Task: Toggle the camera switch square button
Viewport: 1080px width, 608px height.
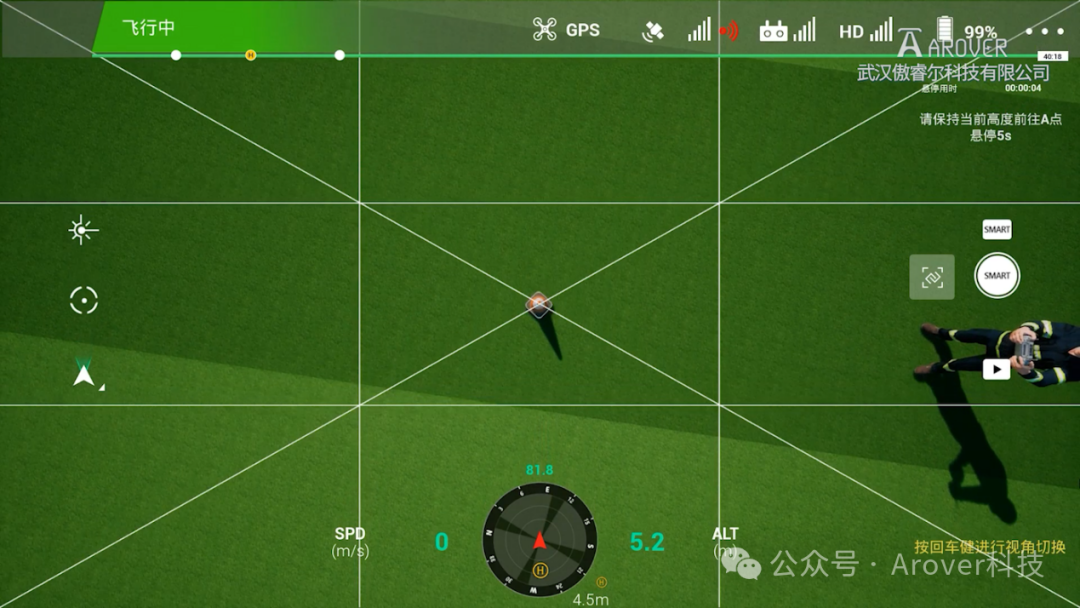Action: (x=931, y=277)
